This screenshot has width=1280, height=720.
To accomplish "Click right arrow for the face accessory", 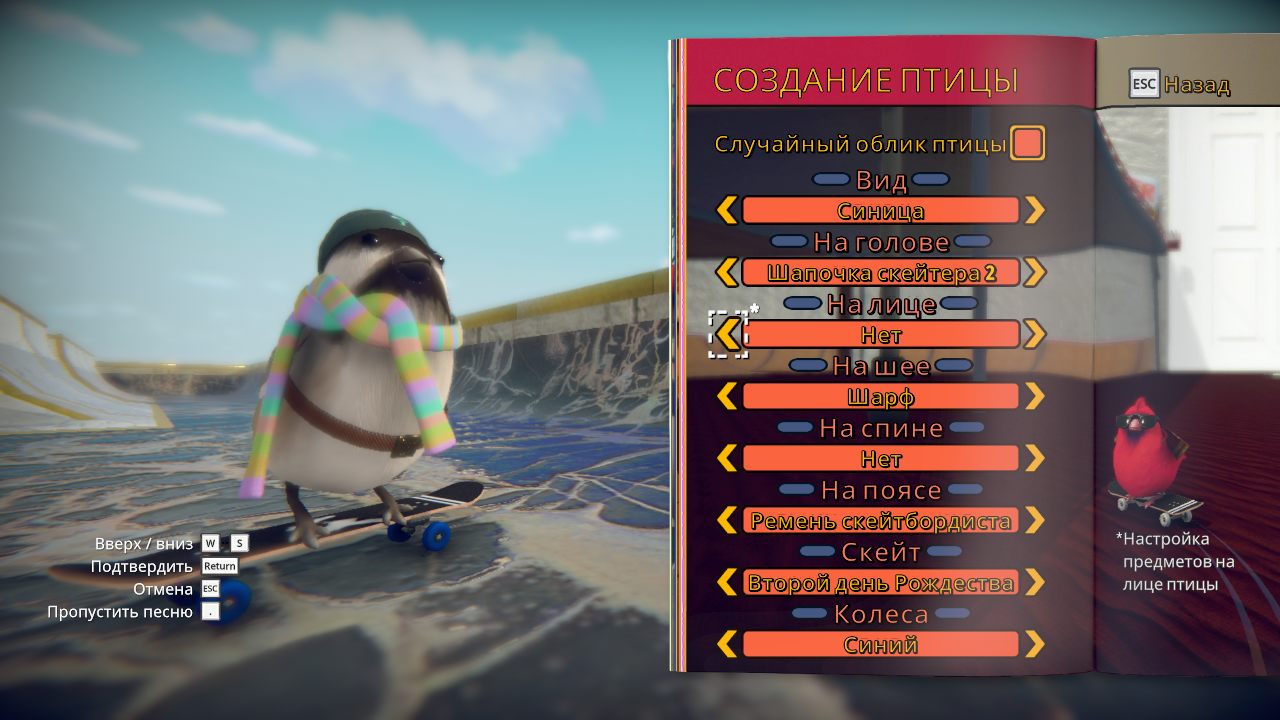I will pos(1037,334).
